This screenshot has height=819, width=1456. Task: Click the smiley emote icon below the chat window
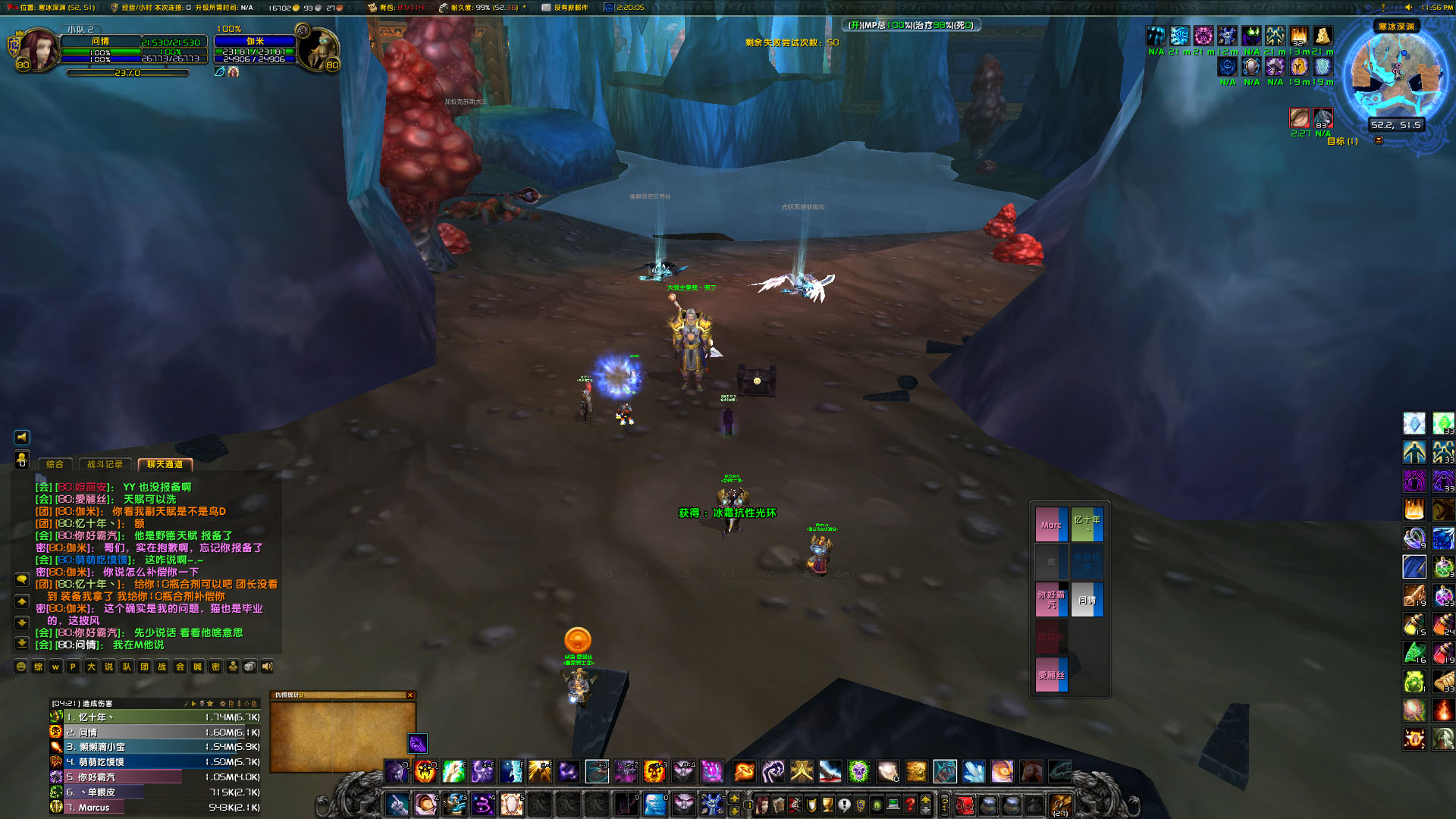coord(20,667)
